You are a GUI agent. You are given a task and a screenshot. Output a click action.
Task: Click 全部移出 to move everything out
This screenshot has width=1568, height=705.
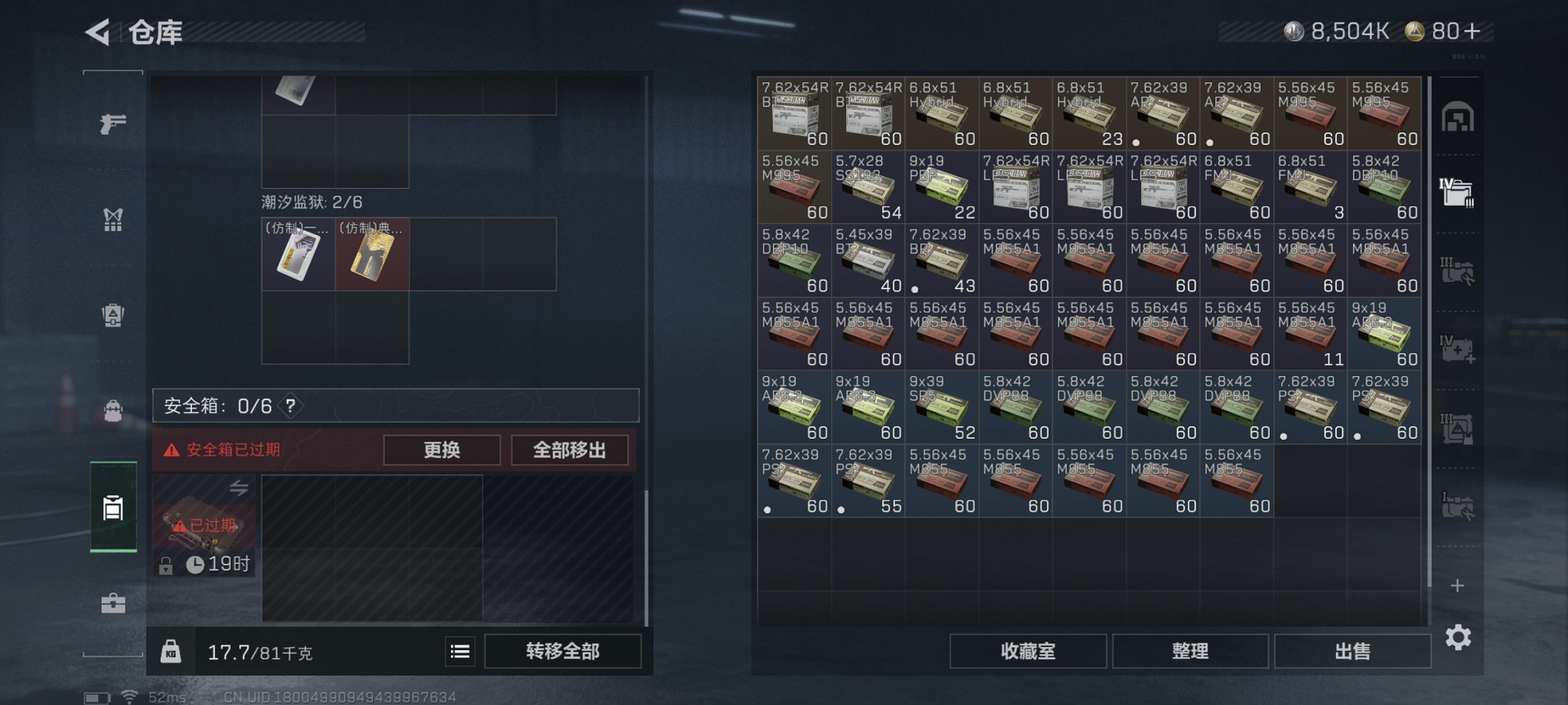[569, 450]
